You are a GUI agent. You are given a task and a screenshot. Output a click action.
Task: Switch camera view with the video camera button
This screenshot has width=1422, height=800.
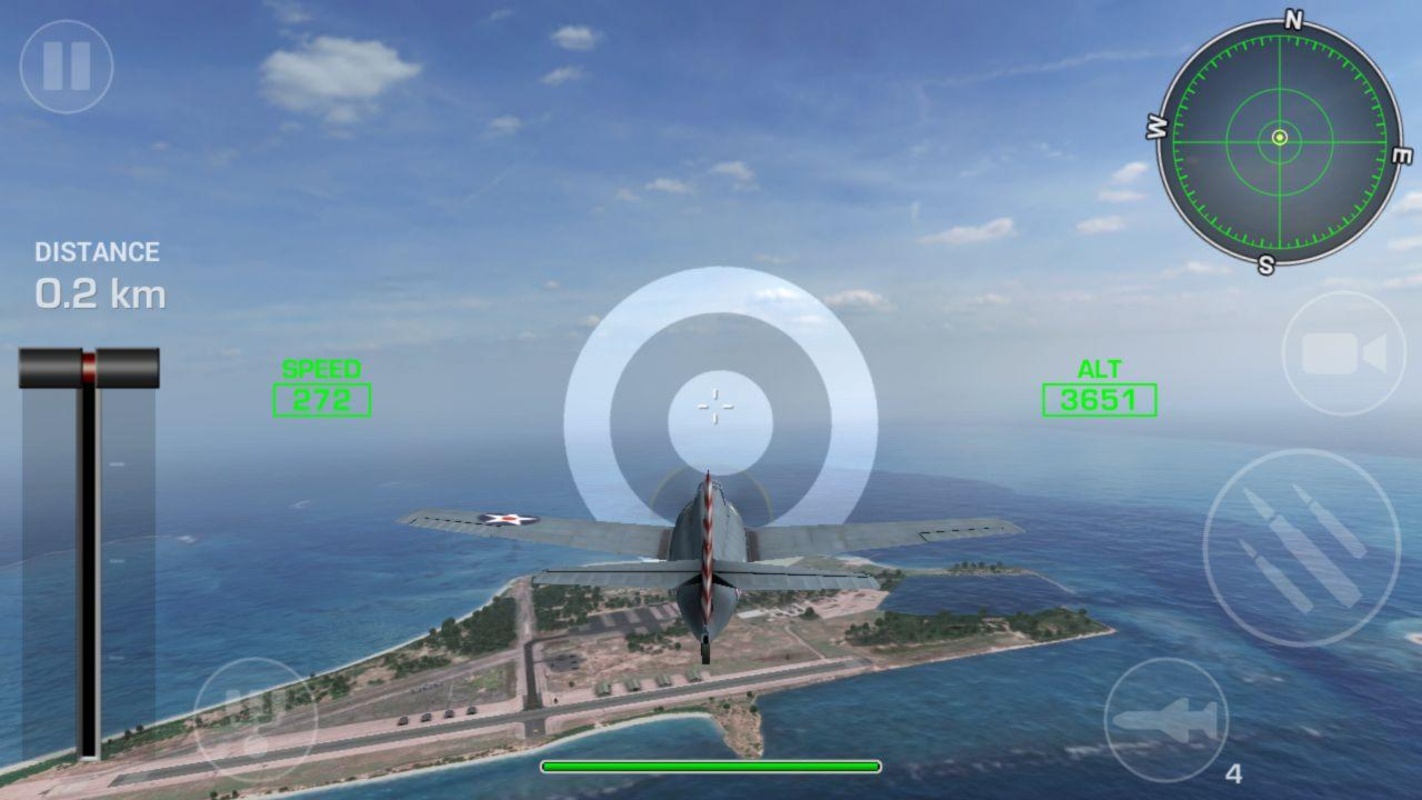(x=1343, y=355)
